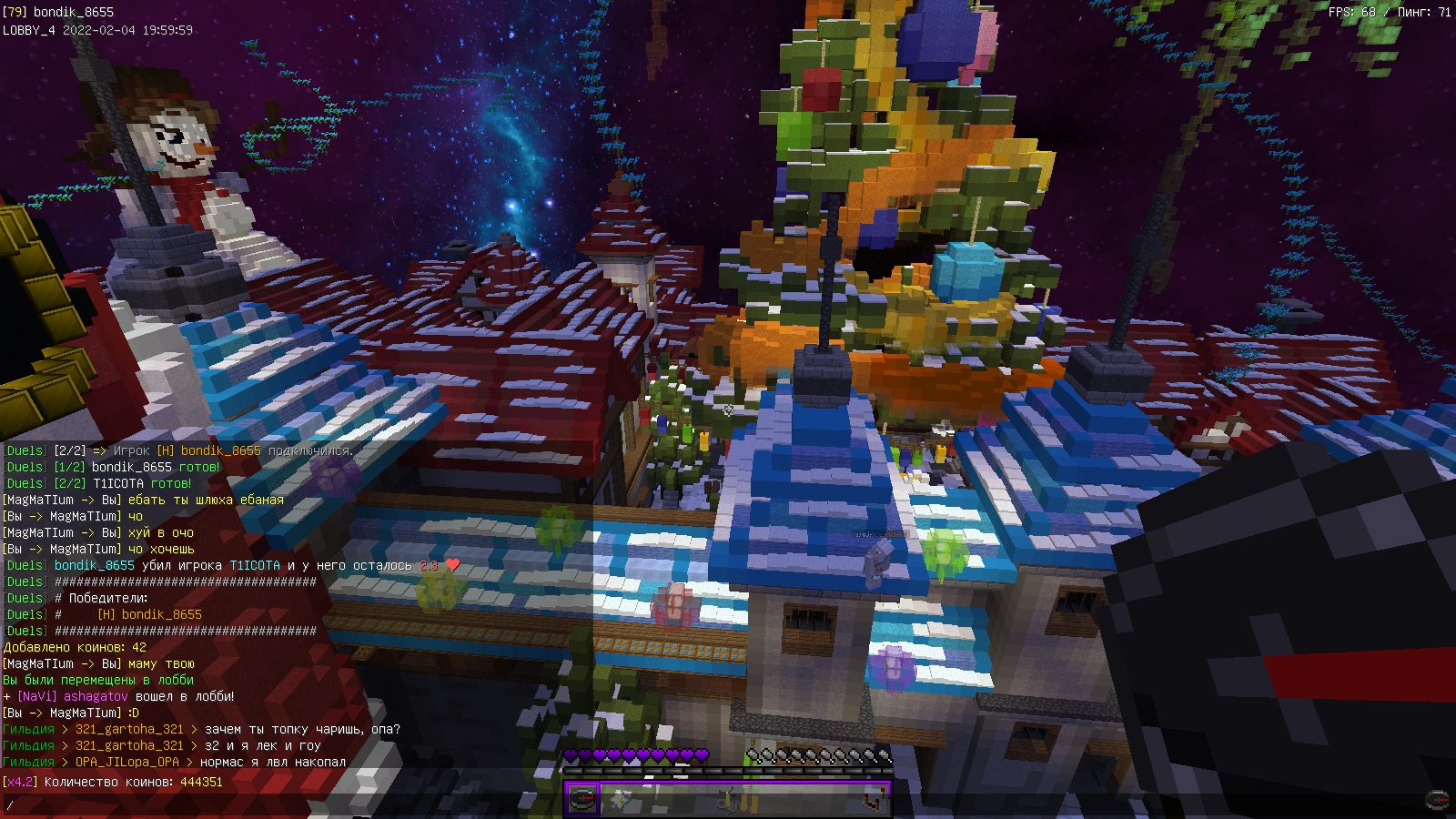
Task: Click ashagatov's name in the lobby join message
Action: point(96,696)
